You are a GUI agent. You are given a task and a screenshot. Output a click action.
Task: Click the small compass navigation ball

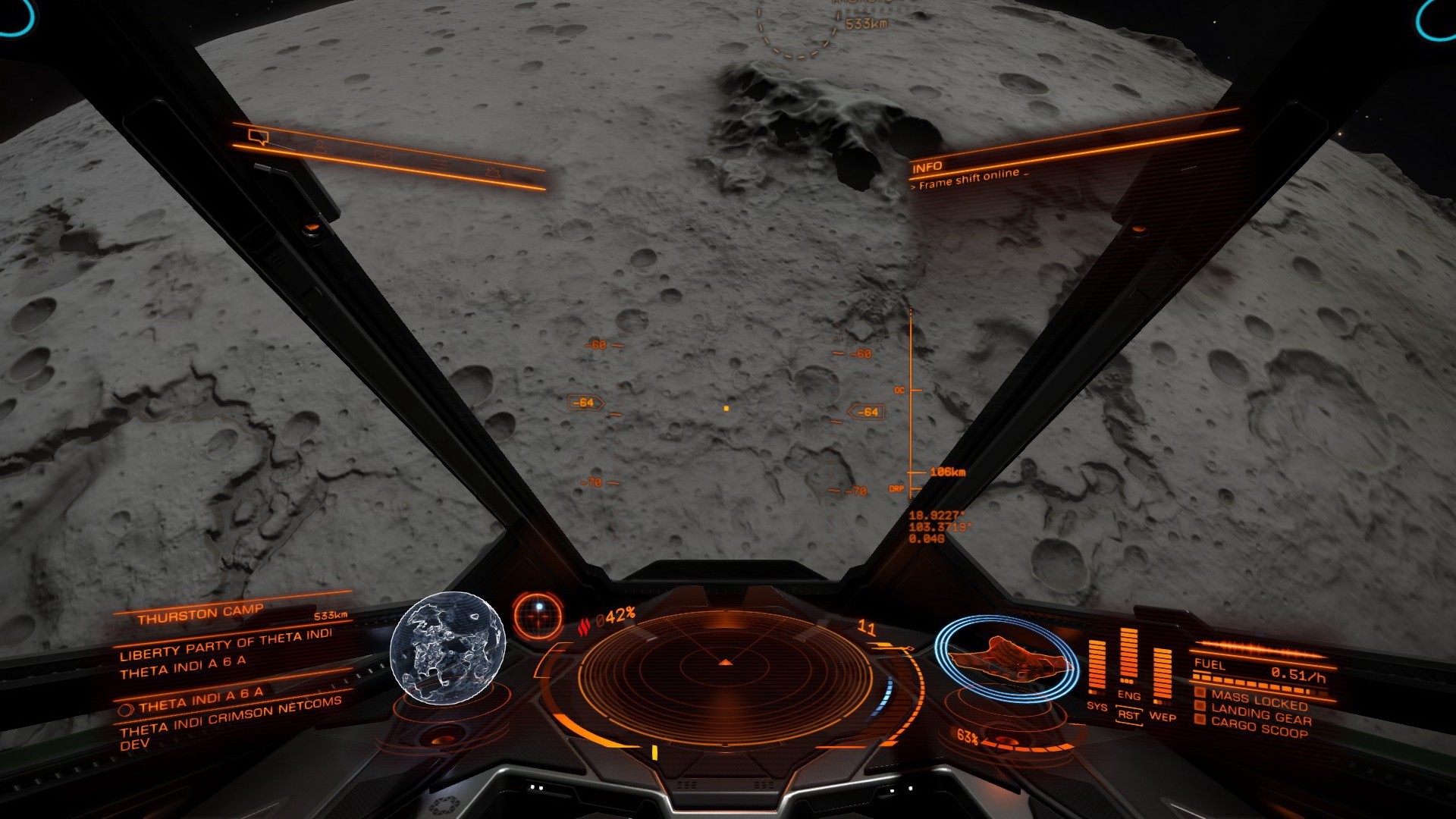538,614
